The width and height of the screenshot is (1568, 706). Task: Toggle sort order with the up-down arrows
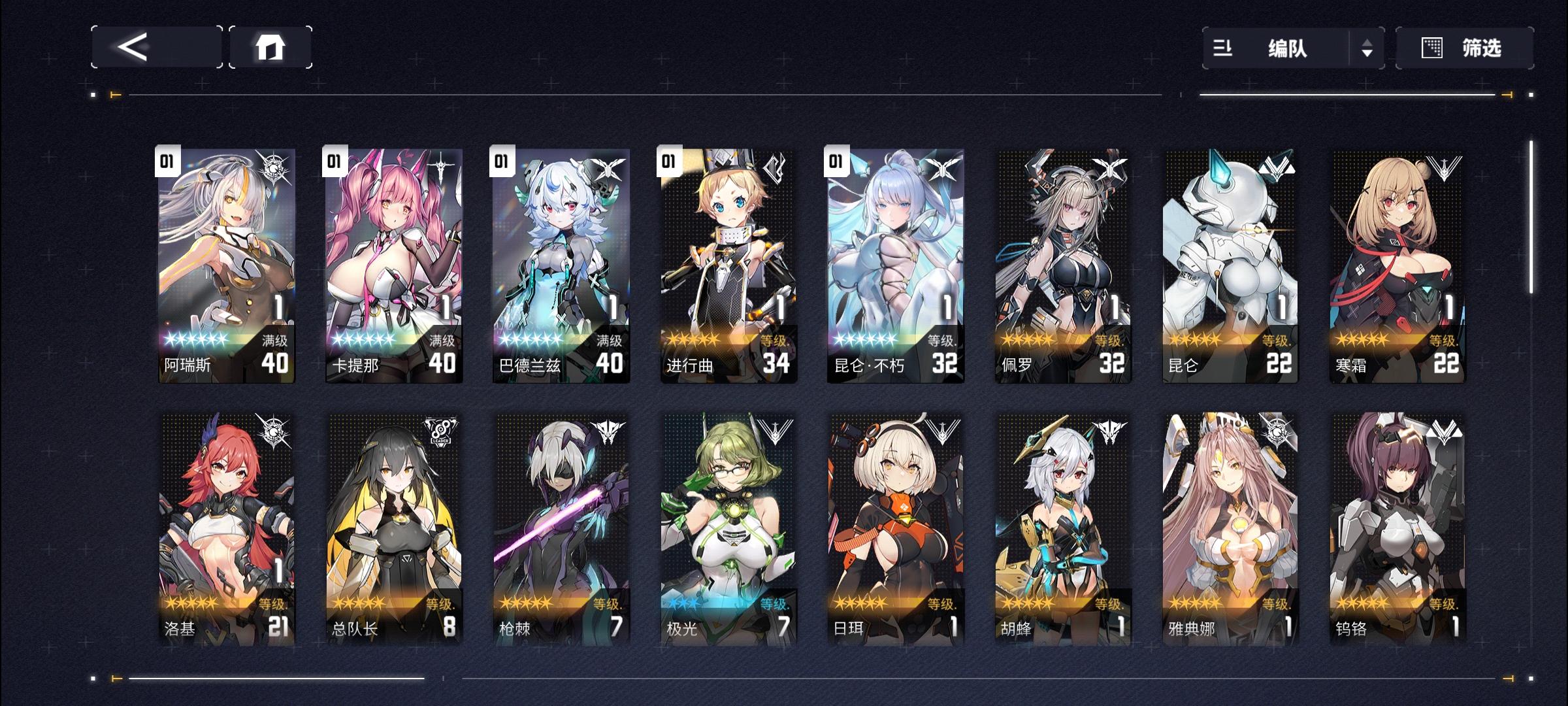click(1365, 47)
